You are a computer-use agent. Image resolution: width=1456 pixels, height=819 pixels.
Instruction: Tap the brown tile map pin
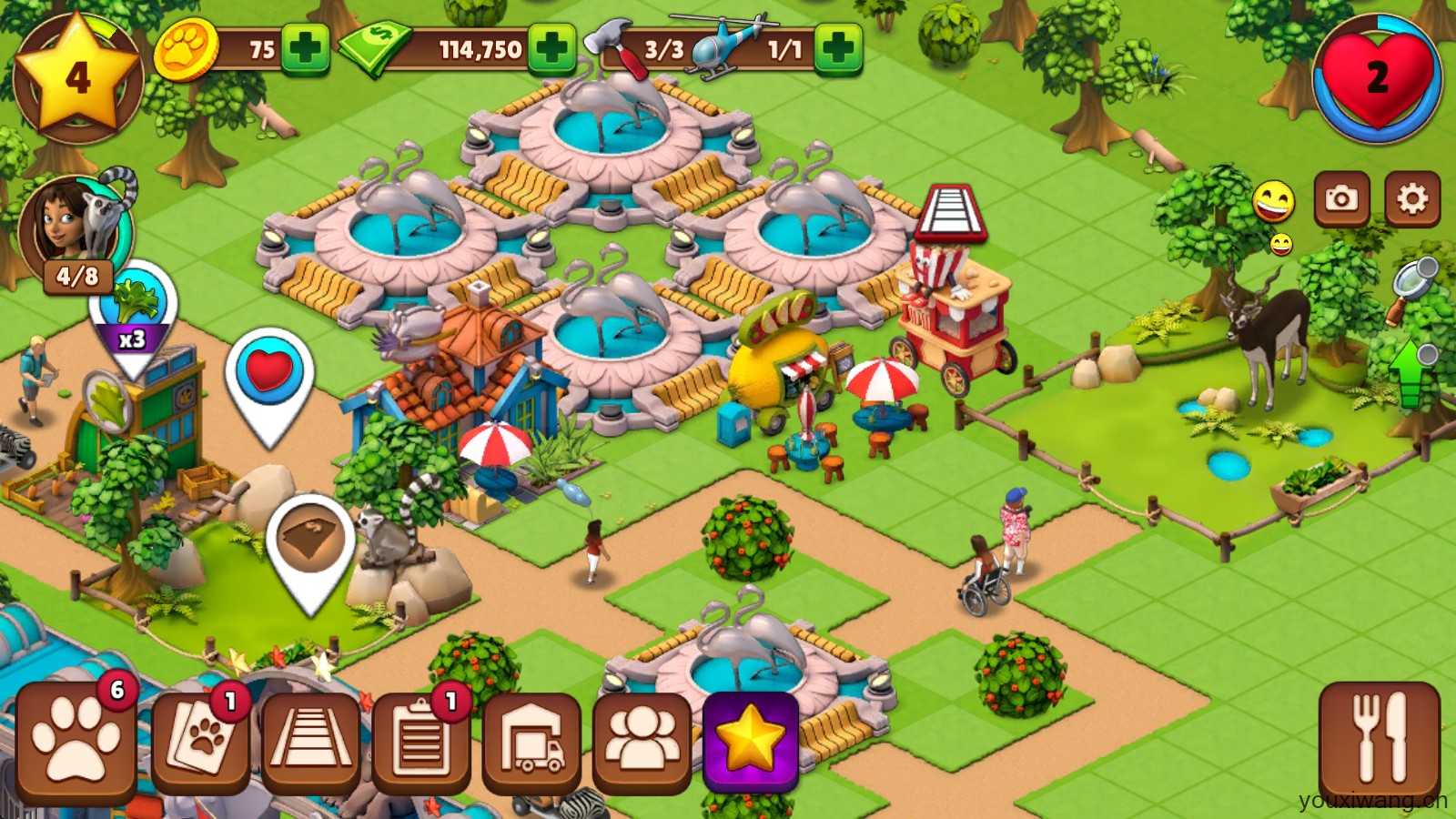(310, 546)
